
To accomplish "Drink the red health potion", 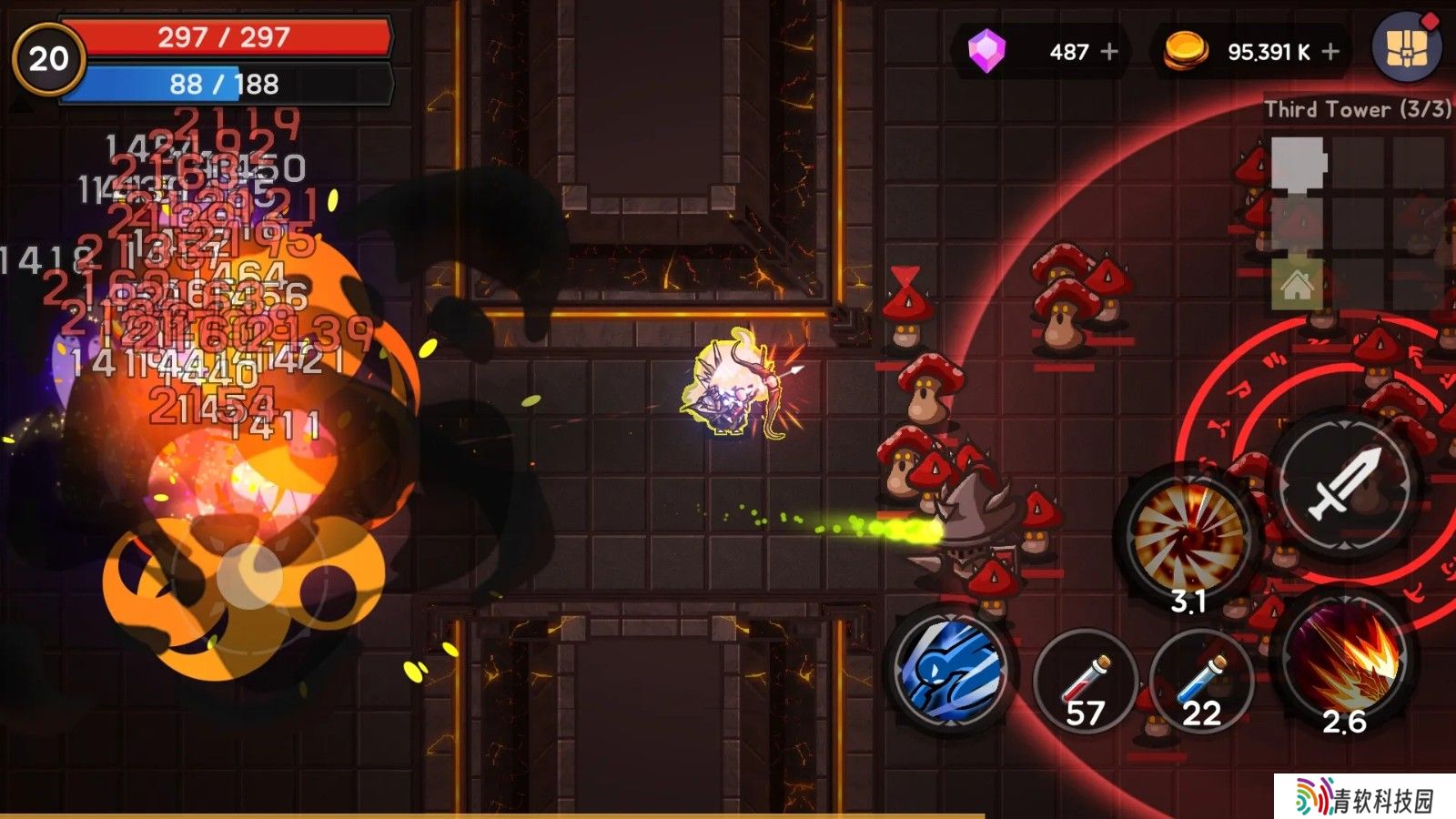I will (x=1086, y=682).
